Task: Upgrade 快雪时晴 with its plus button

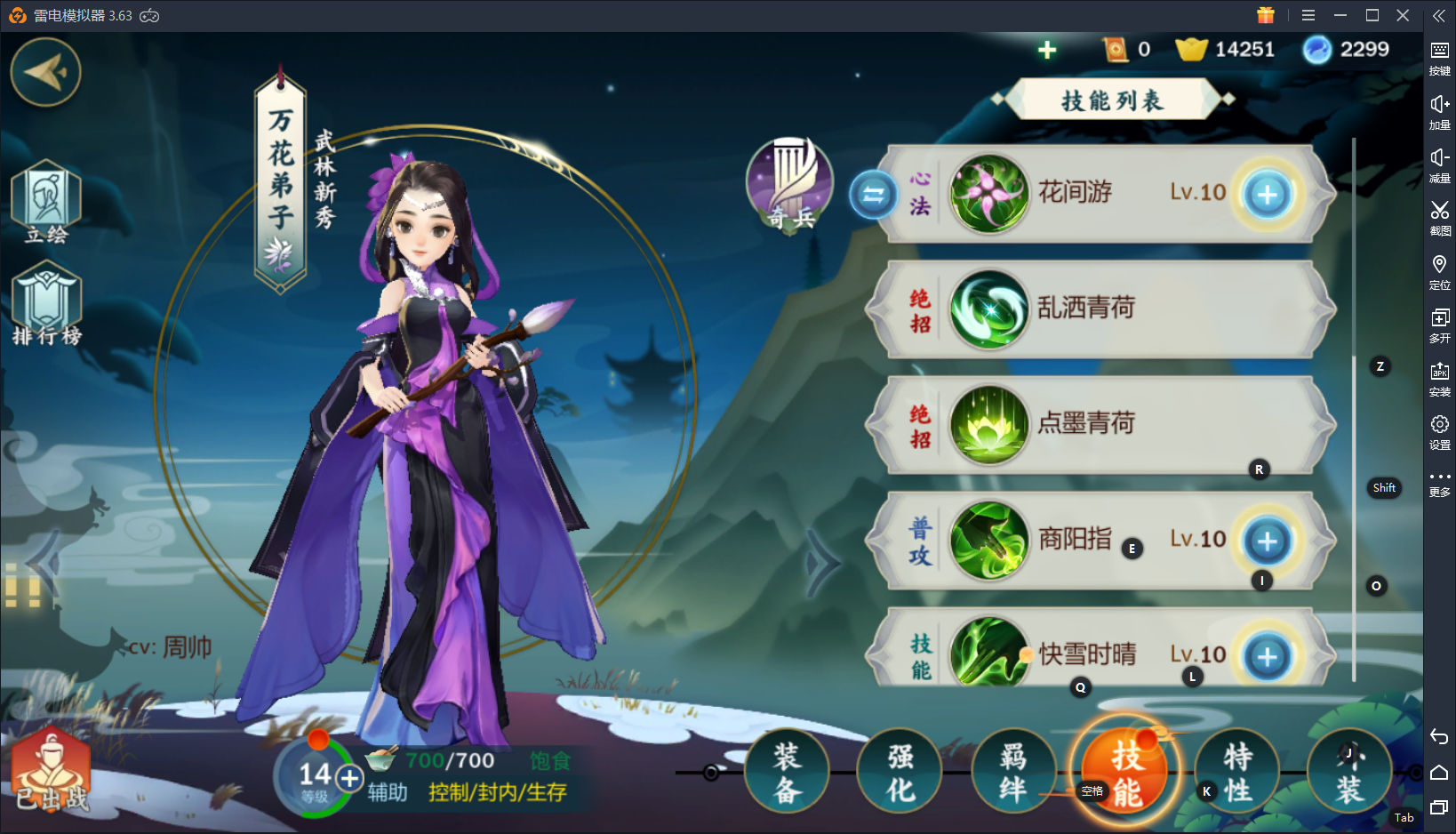Action: pos(1267,656)
